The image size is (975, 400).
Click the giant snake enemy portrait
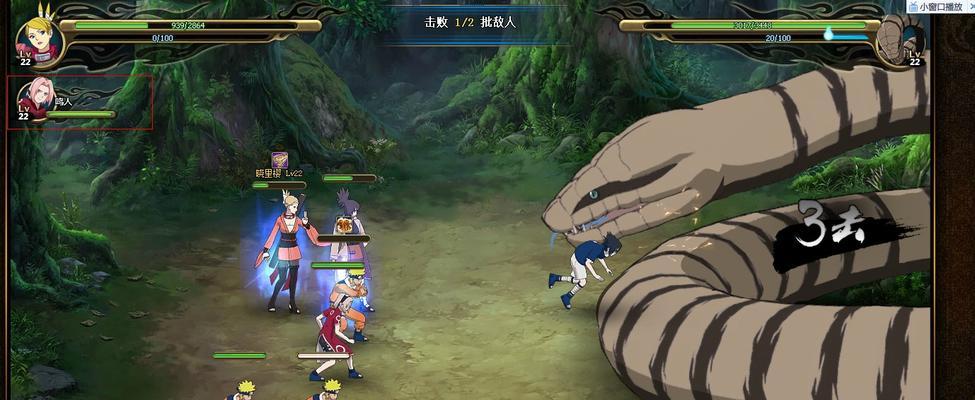[x=896, y=40]
